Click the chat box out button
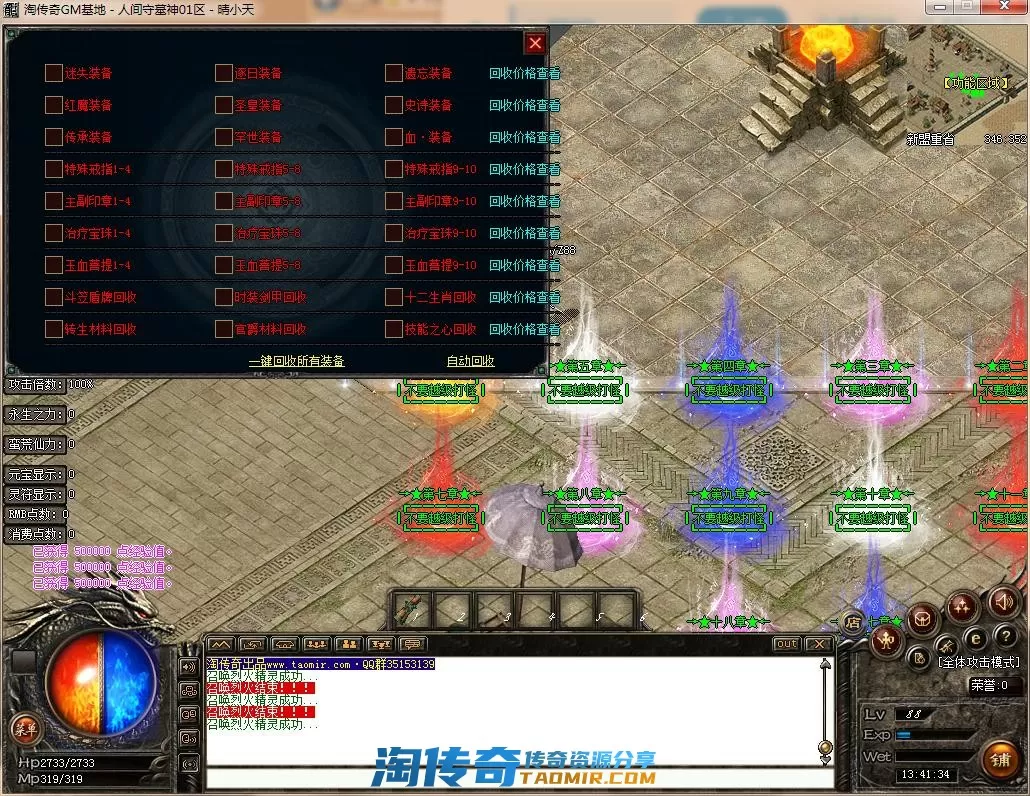The width and height of the screenshot is (1030, 796). (787, 644)
